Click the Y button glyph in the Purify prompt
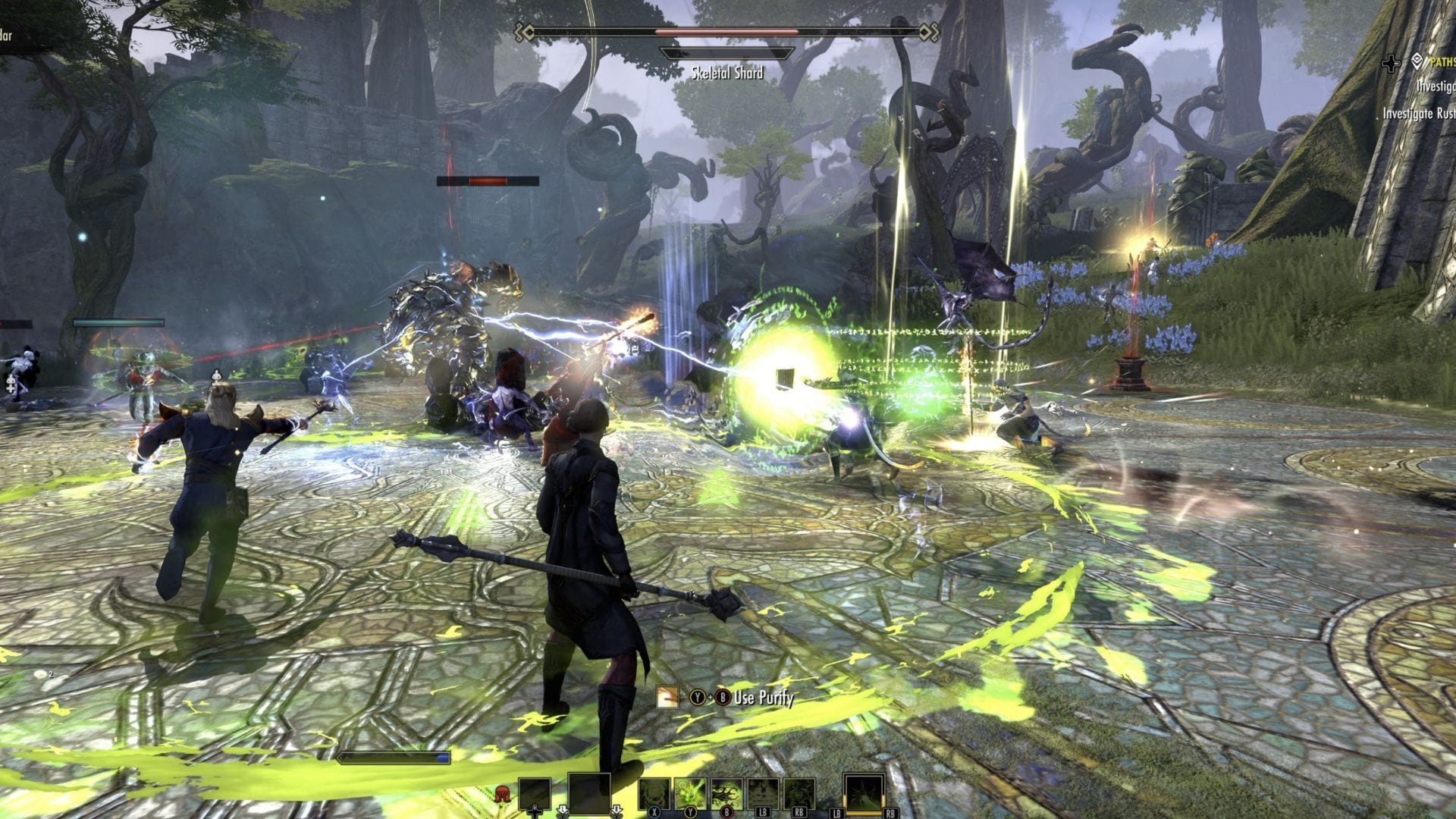The image size is (1456, 819). click(x=698, y=697)
